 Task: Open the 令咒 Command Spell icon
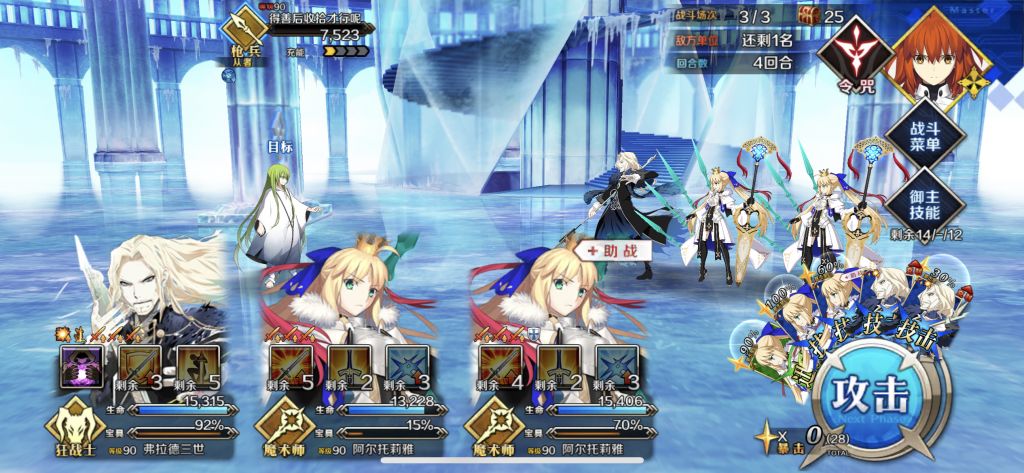853,54
